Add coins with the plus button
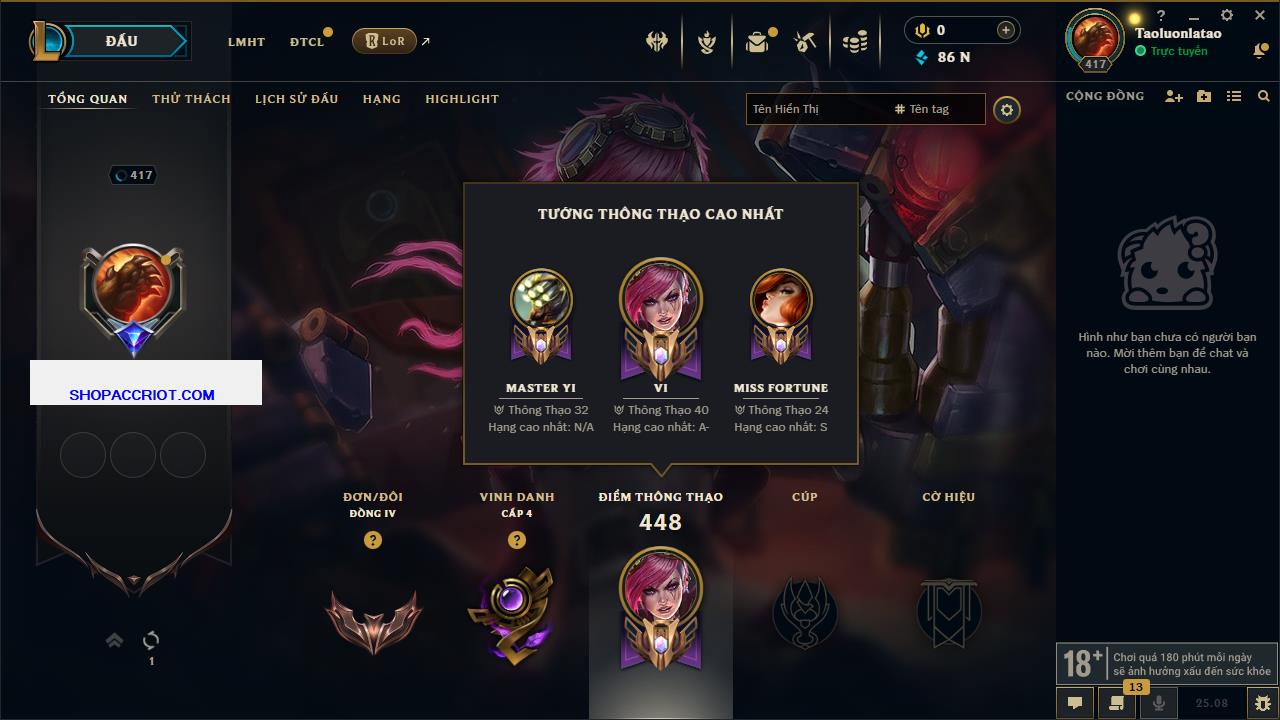This screenshot has width=1280, height=720. point(1005,31)
